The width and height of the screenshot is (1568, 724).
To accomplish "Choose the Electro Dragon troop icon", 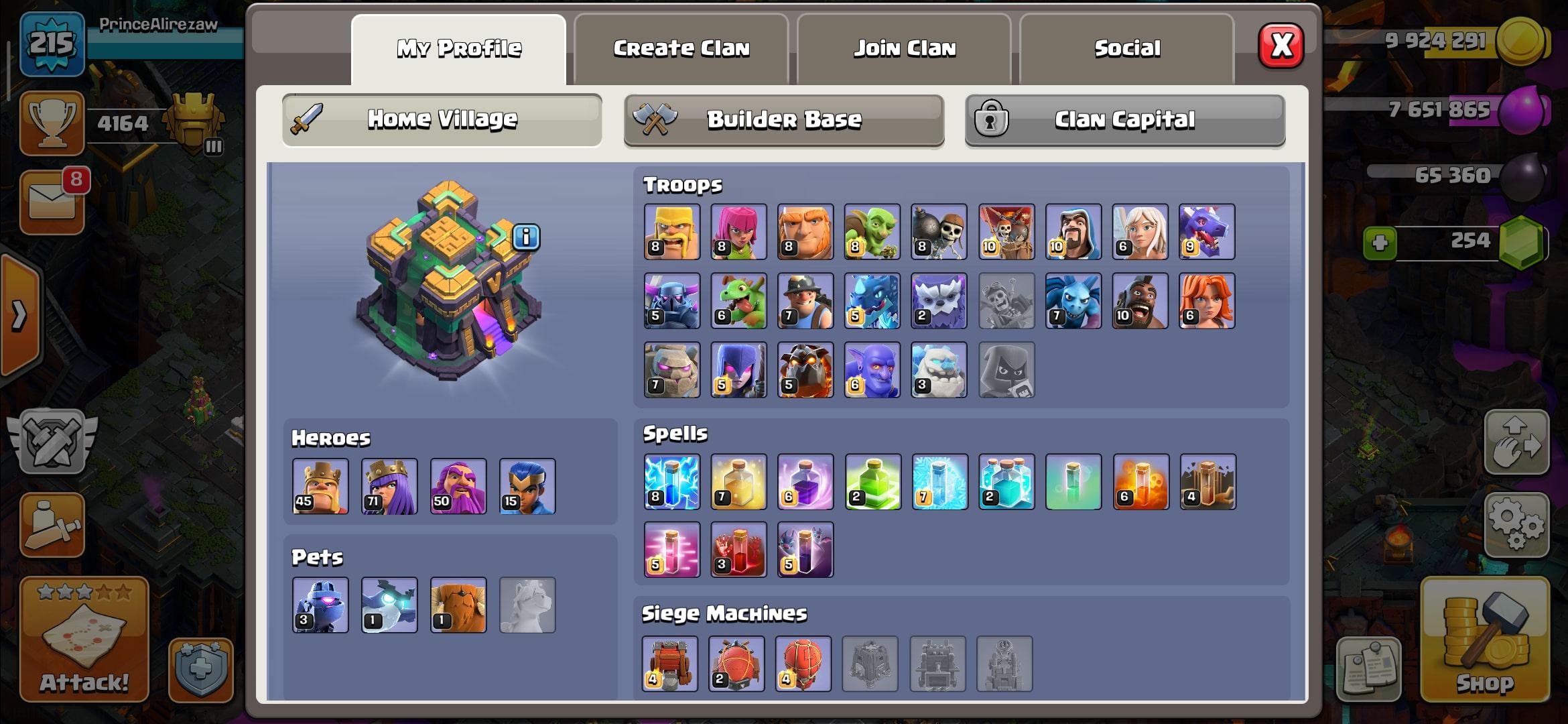I will click(x=872, y=301).
